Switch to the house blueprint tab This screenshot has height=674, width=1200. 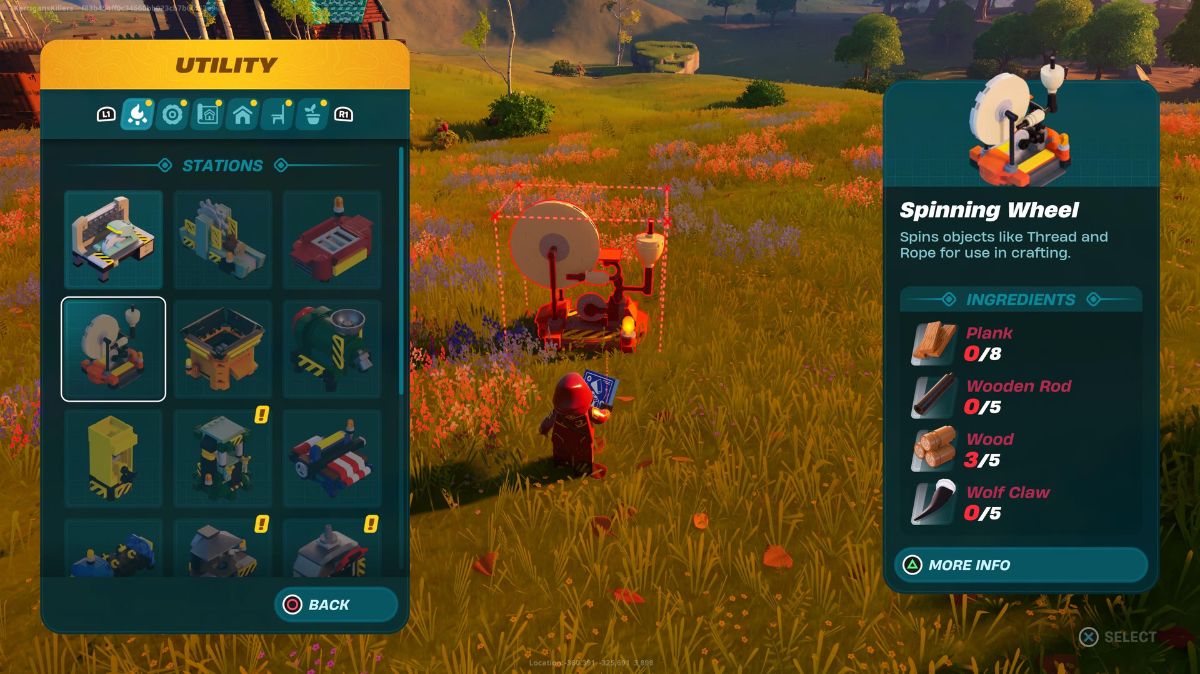pyautogui.click(x=207, y=115)
